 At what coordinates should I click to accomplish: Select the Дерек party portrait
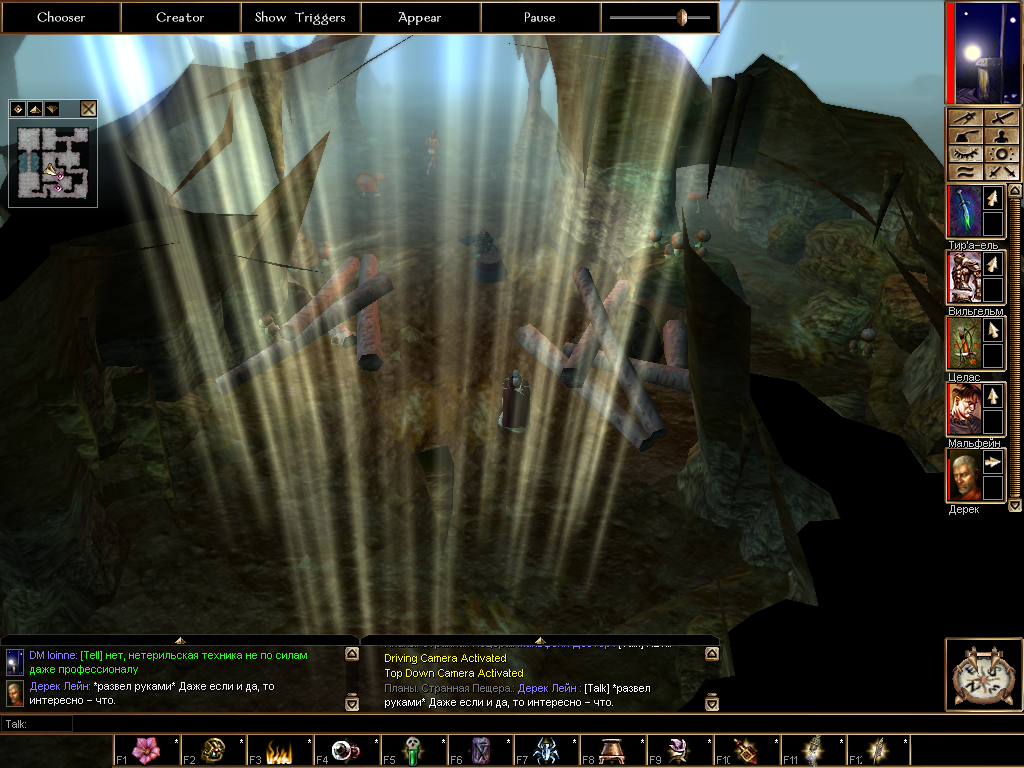pyautogui.click(x=962, y=475)
